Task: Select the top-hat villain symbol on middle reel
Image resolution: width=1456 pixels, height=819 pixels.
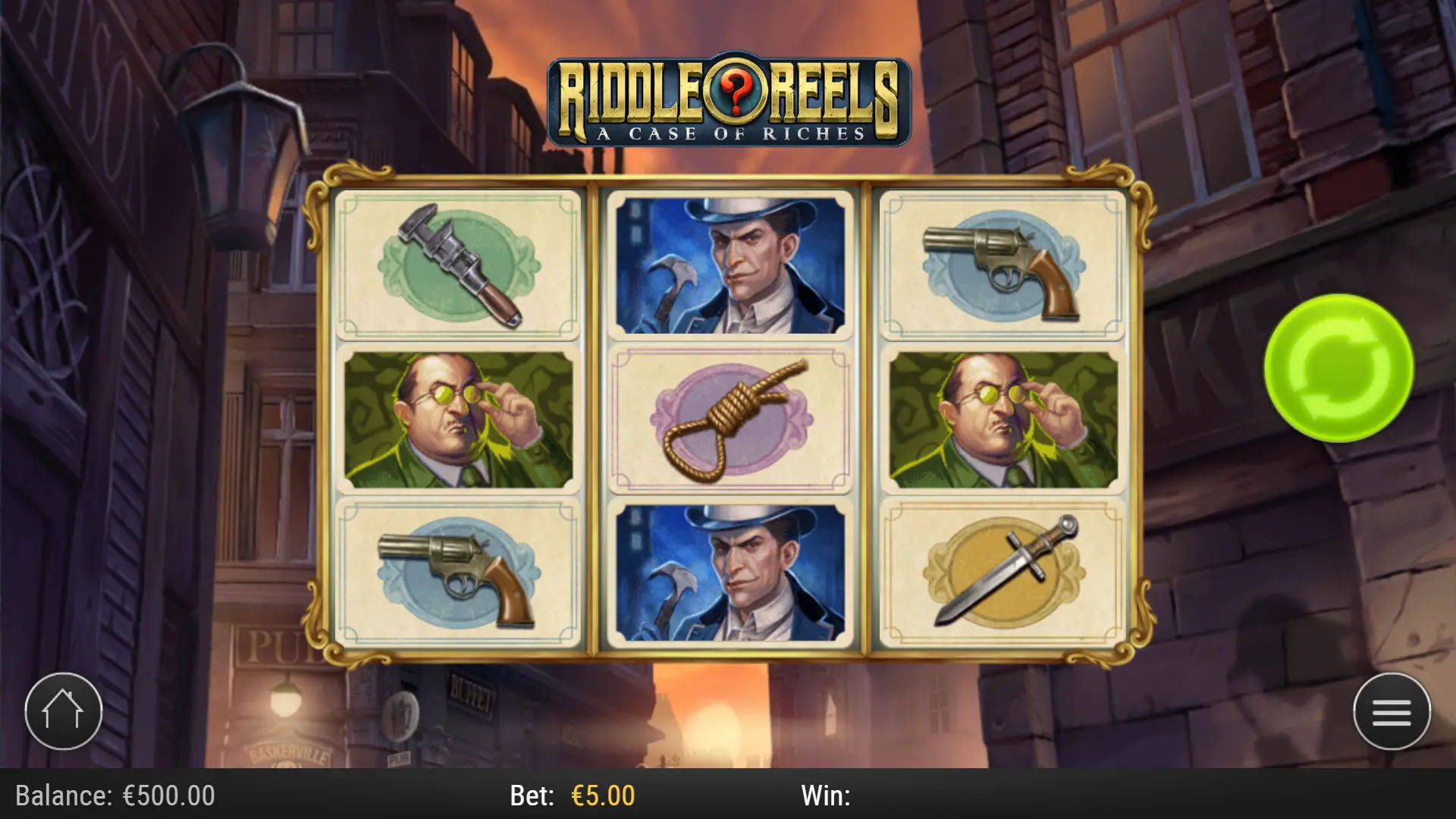Action: click(730, 265)
